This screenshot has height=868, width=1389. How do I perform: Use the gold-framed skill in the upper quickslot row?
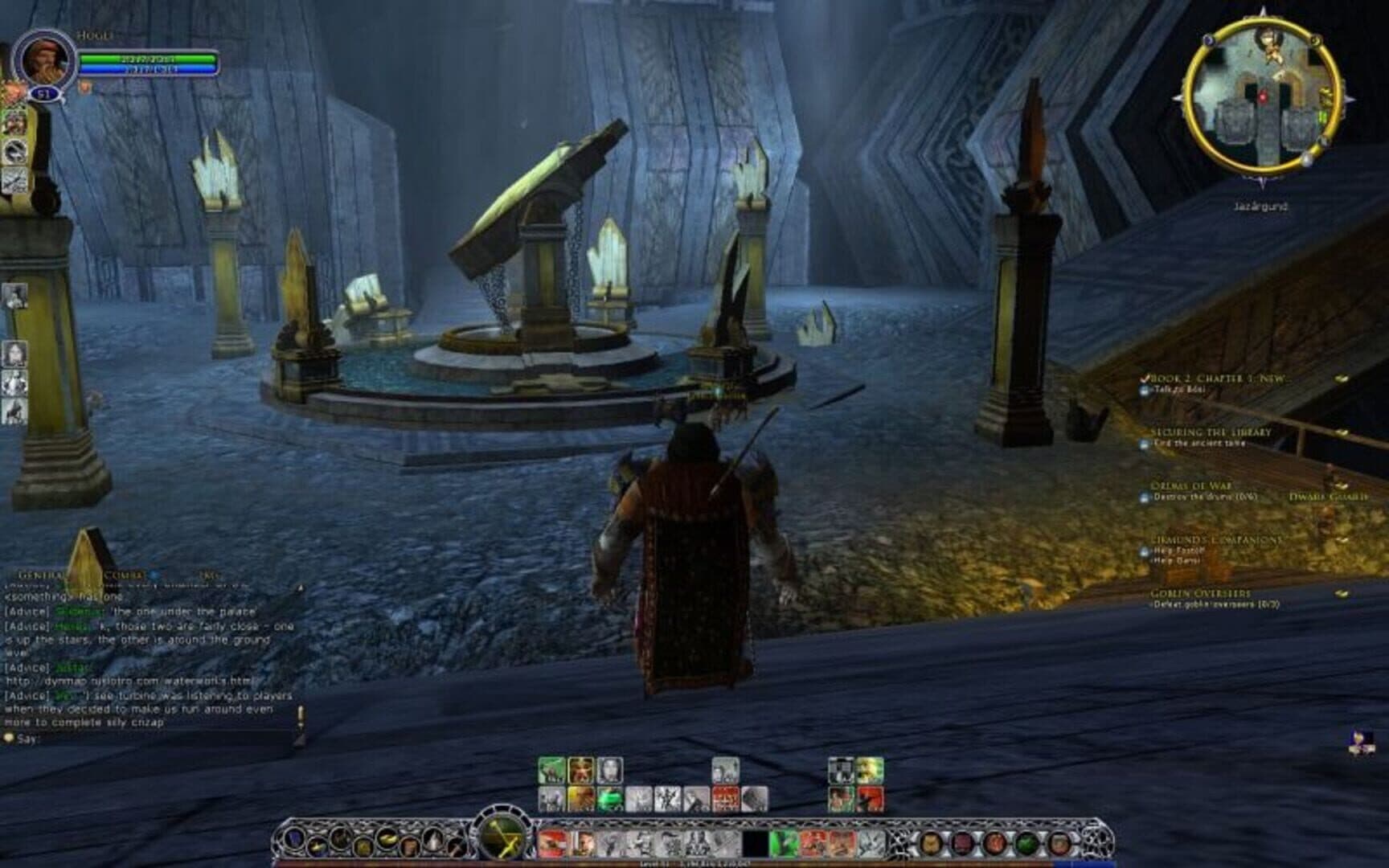click(x=580, y=771)
